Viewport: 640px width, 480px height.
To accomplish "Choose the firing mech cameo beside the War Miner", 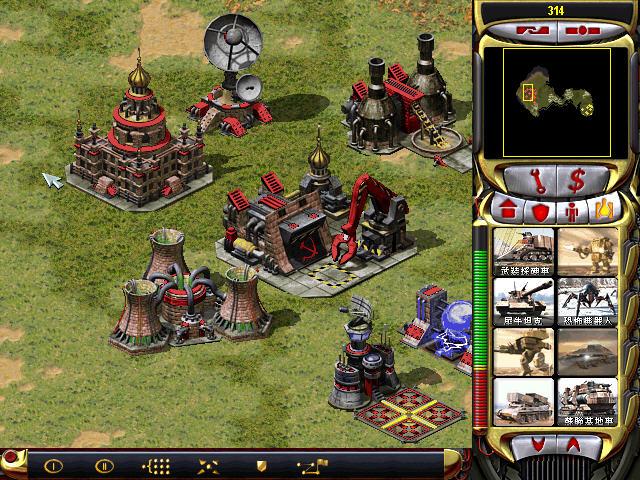I will coord(587,248).
